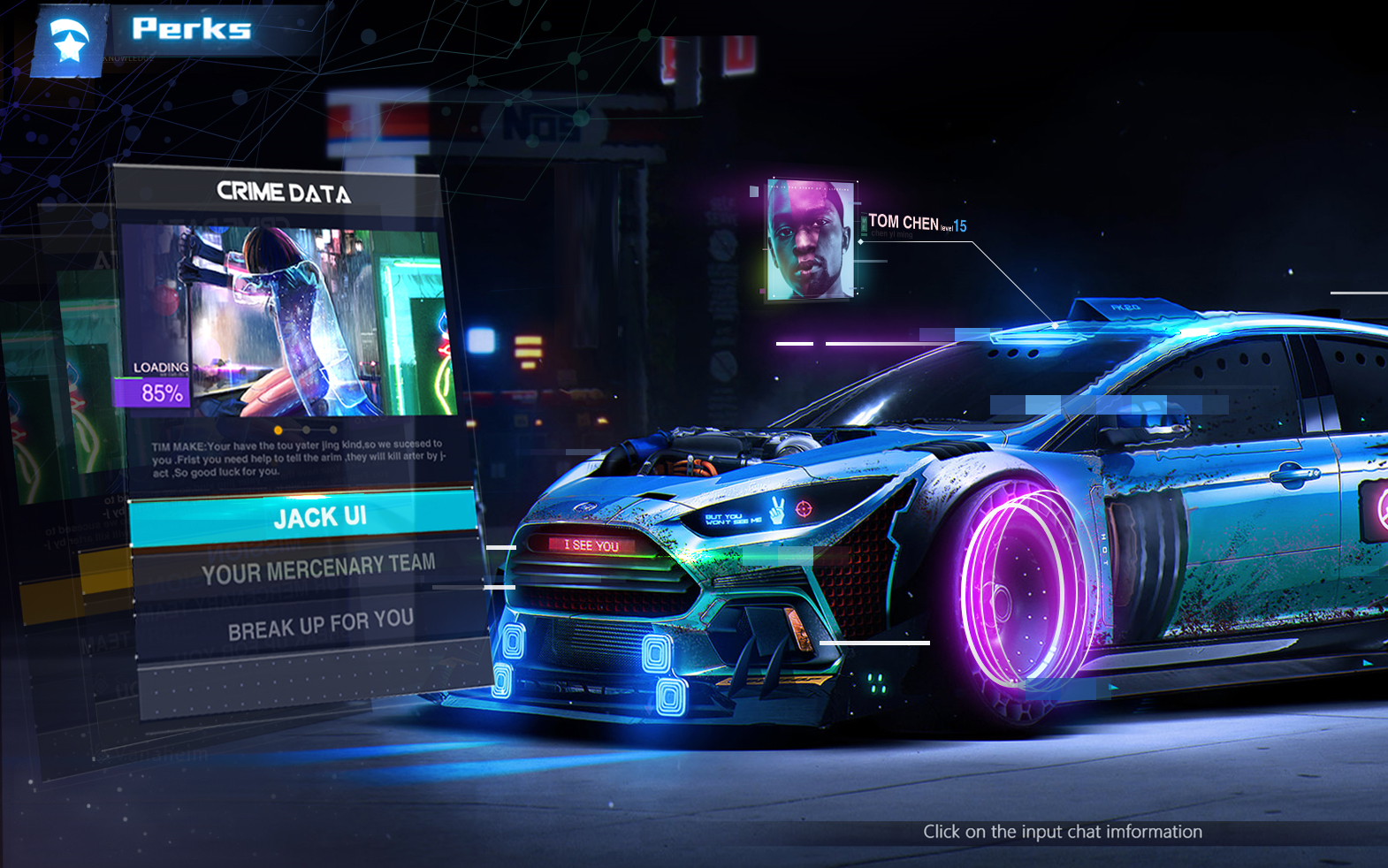The height and width of the screenshot is (868, 1388).
Task: Open the Crime Data artwork thumbnail
Action: click(287, 320)
